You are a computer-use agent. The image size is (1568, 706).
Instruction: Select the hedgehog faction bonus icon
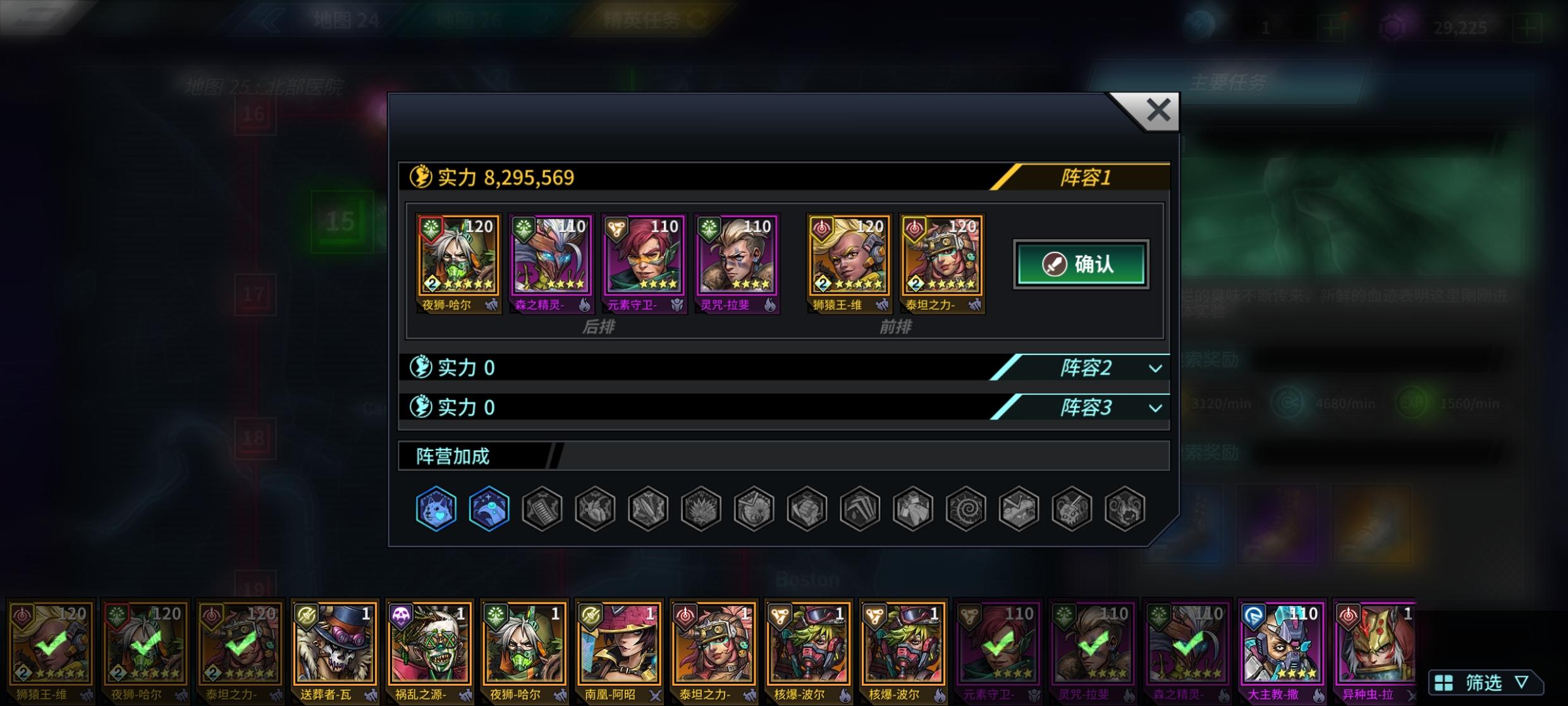(x=700, y=508)
